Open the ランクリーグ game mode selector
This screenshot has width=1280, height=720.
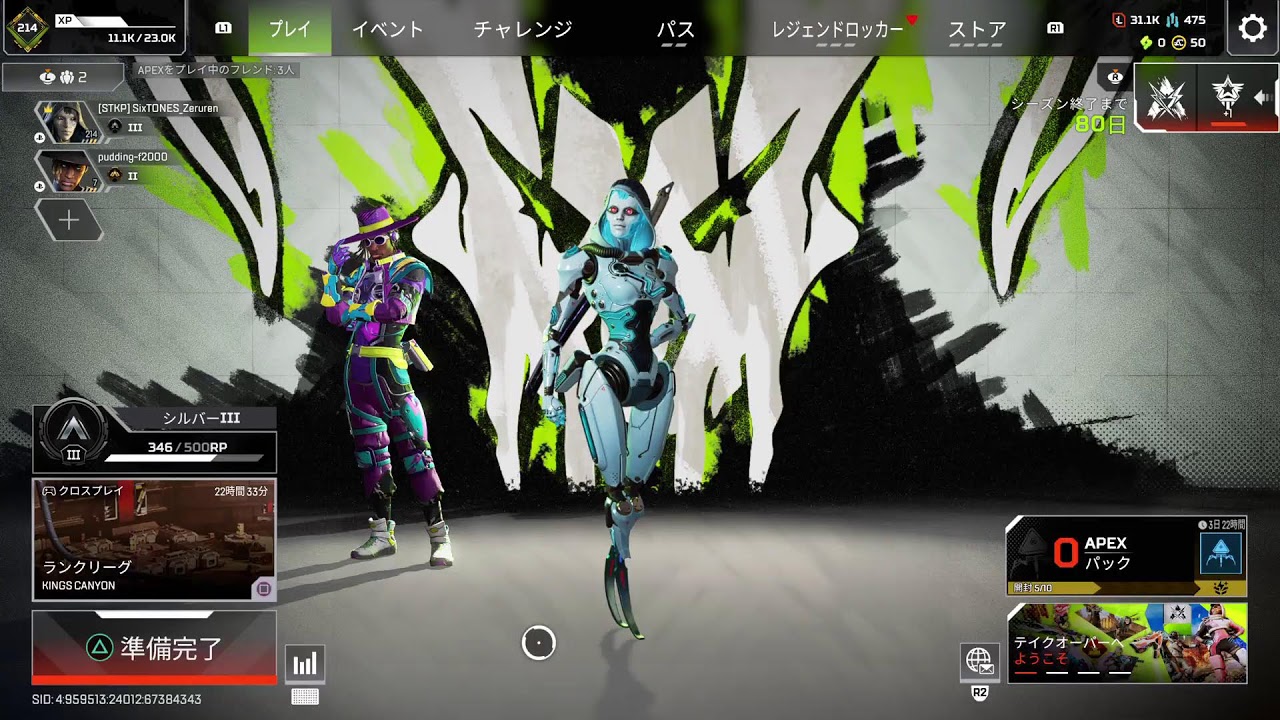[154, 540]
